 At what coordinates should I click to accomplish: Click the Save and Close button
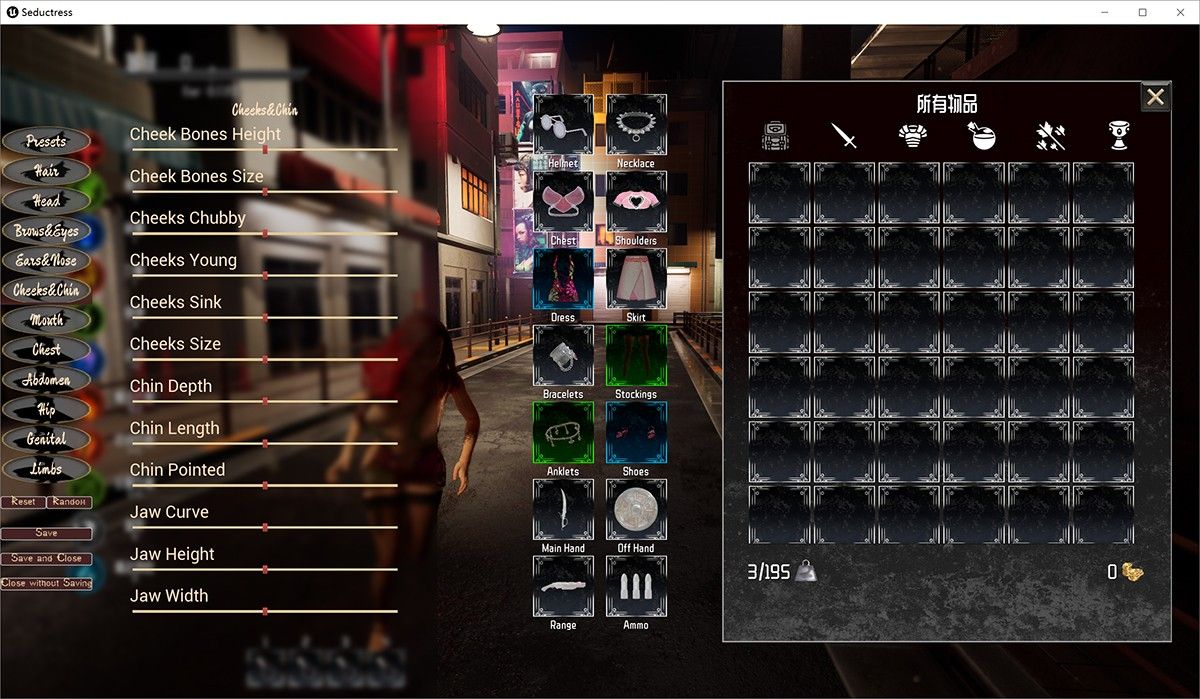[x=46, y=558]
